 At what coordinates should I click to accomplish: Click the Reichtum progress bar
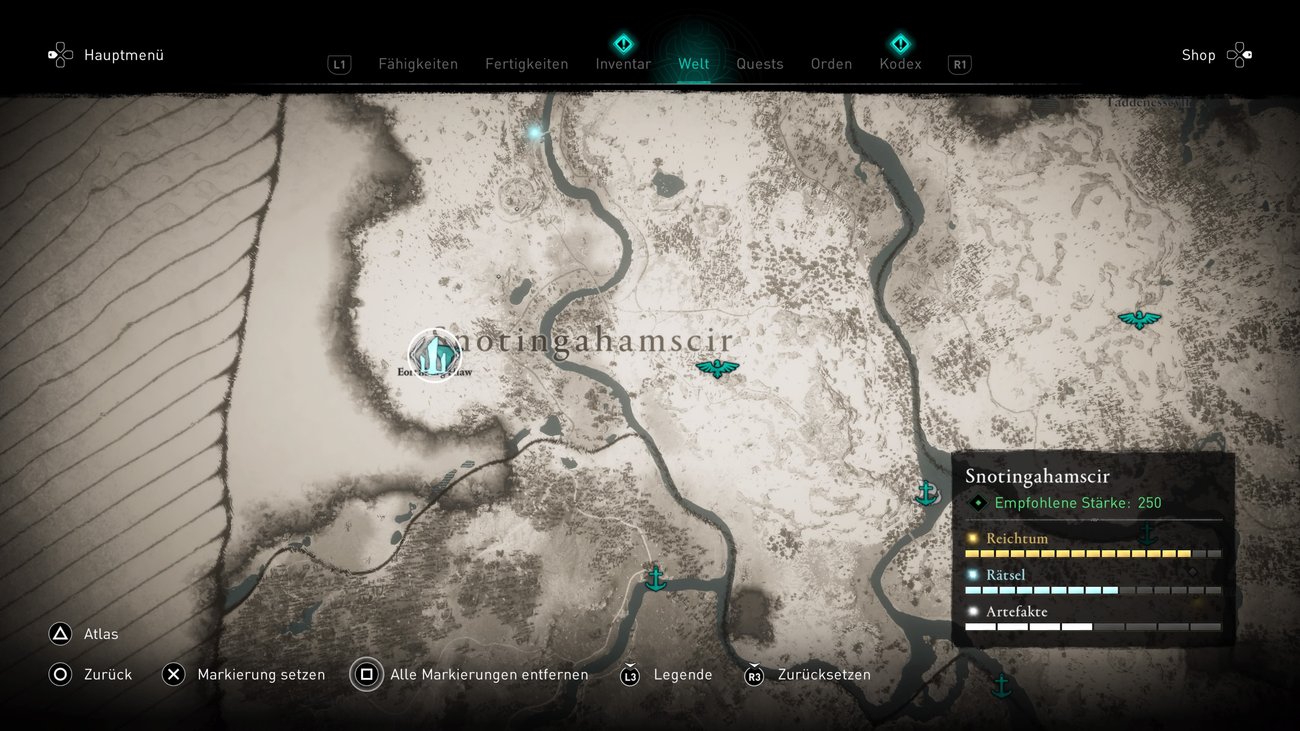coord(1093,552)
